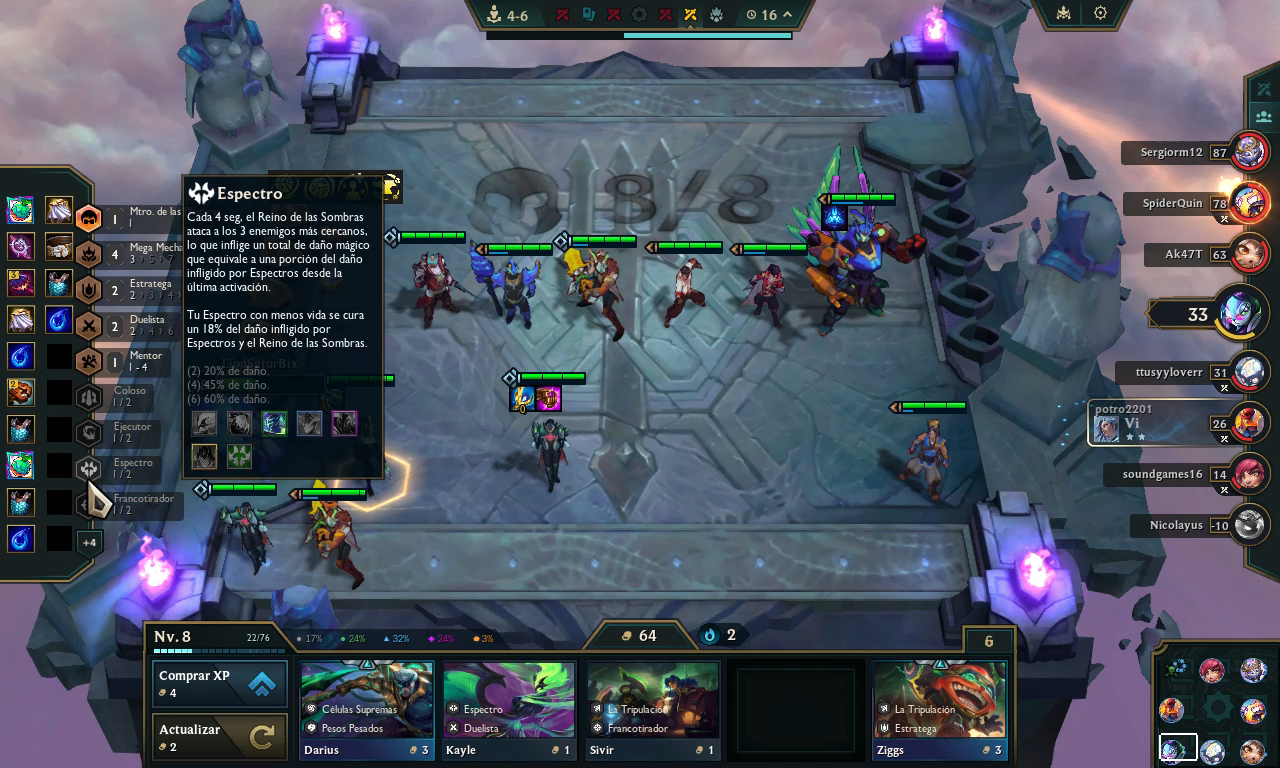Click the Mentor trait icon
This screenshot has width=1280, height=768.
tap(89, 358)
